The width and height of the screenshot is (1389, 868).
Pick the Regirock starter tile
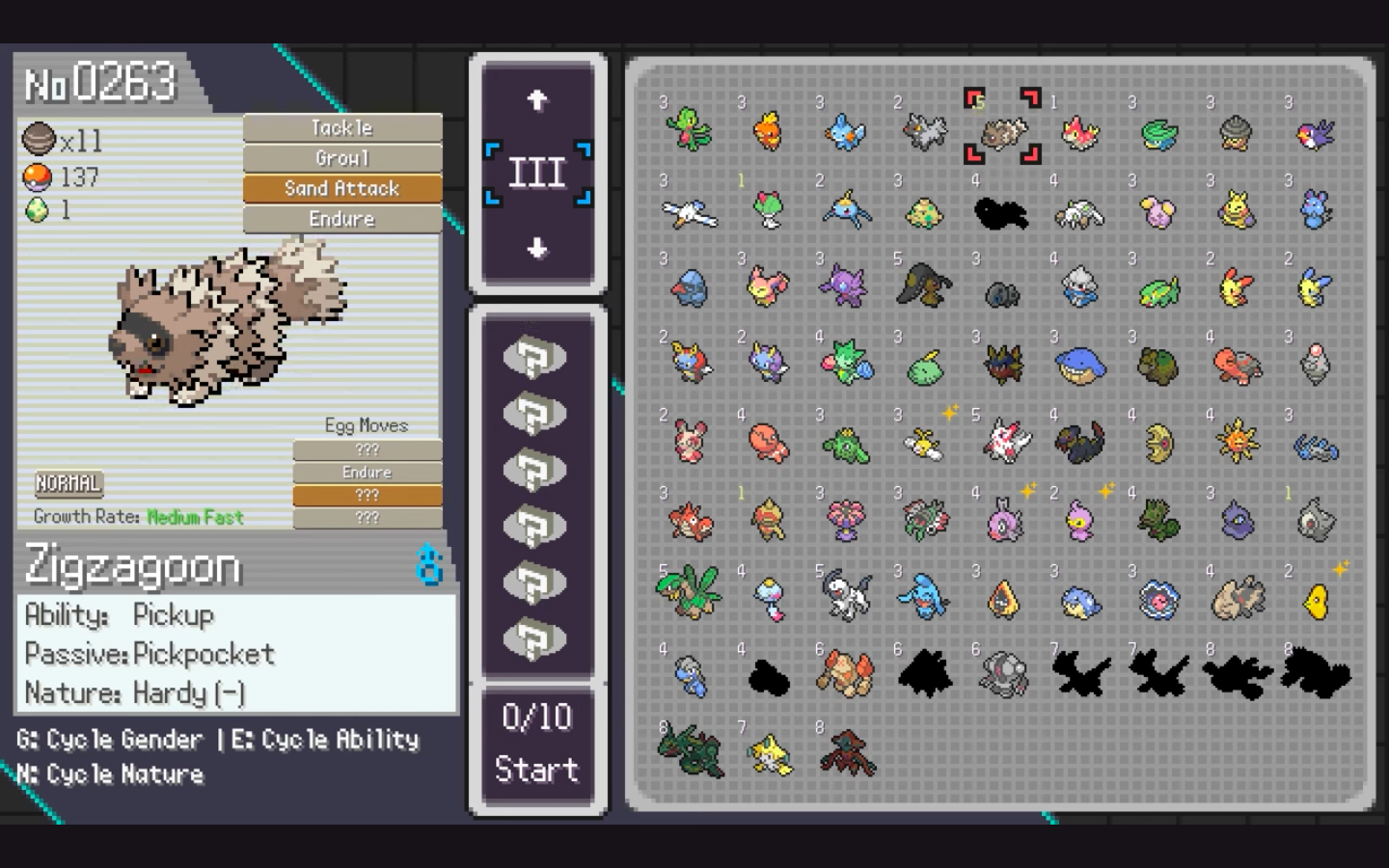click(x=846, y=674)
